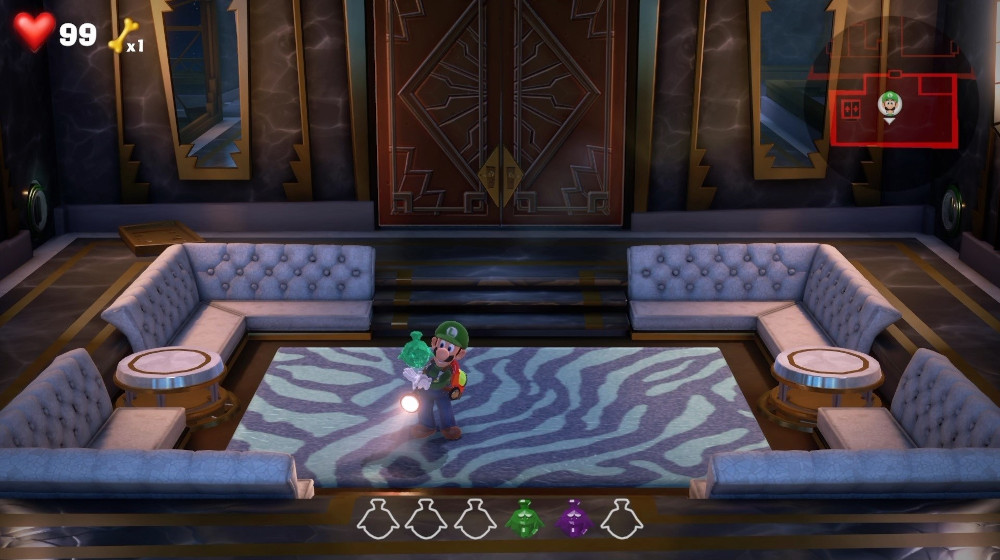Click Luigi's marker on the minimap
This screenshot has height=560, width=1000.
(x=889, y=104)
